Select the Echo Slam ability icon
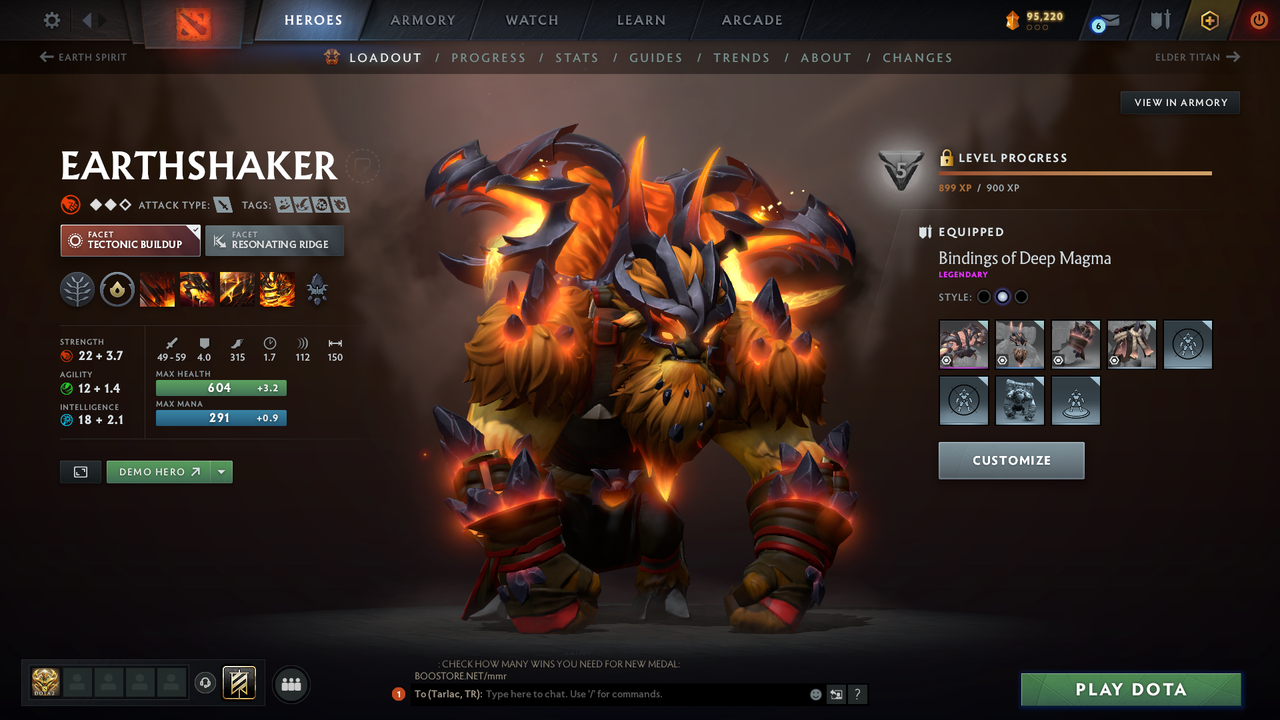The height and width of the screenshot is (720, 1280). (x=276, y=289)
